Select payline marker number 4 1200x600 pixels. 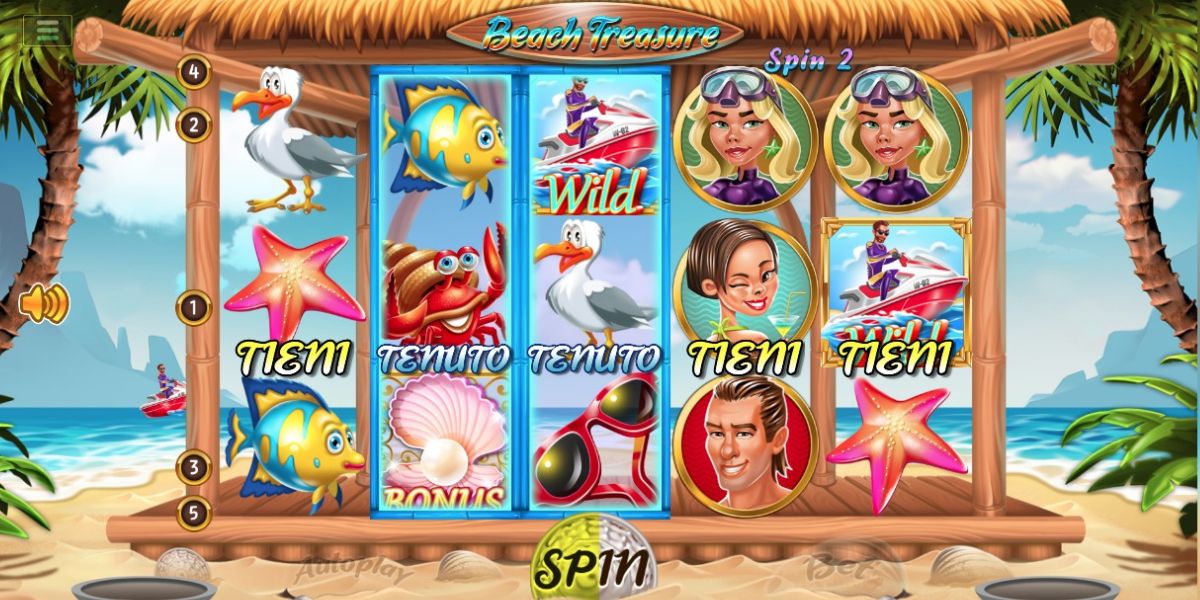[194, 71]
